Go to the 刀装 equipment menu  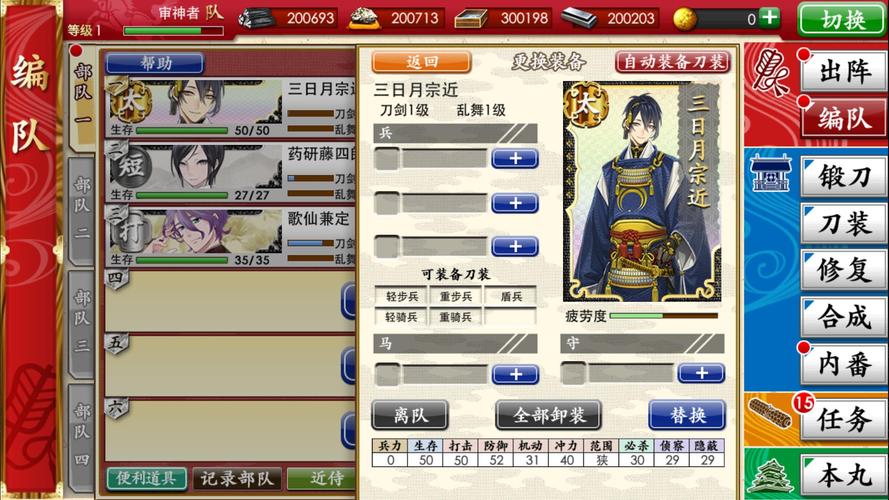pos(843,224)
